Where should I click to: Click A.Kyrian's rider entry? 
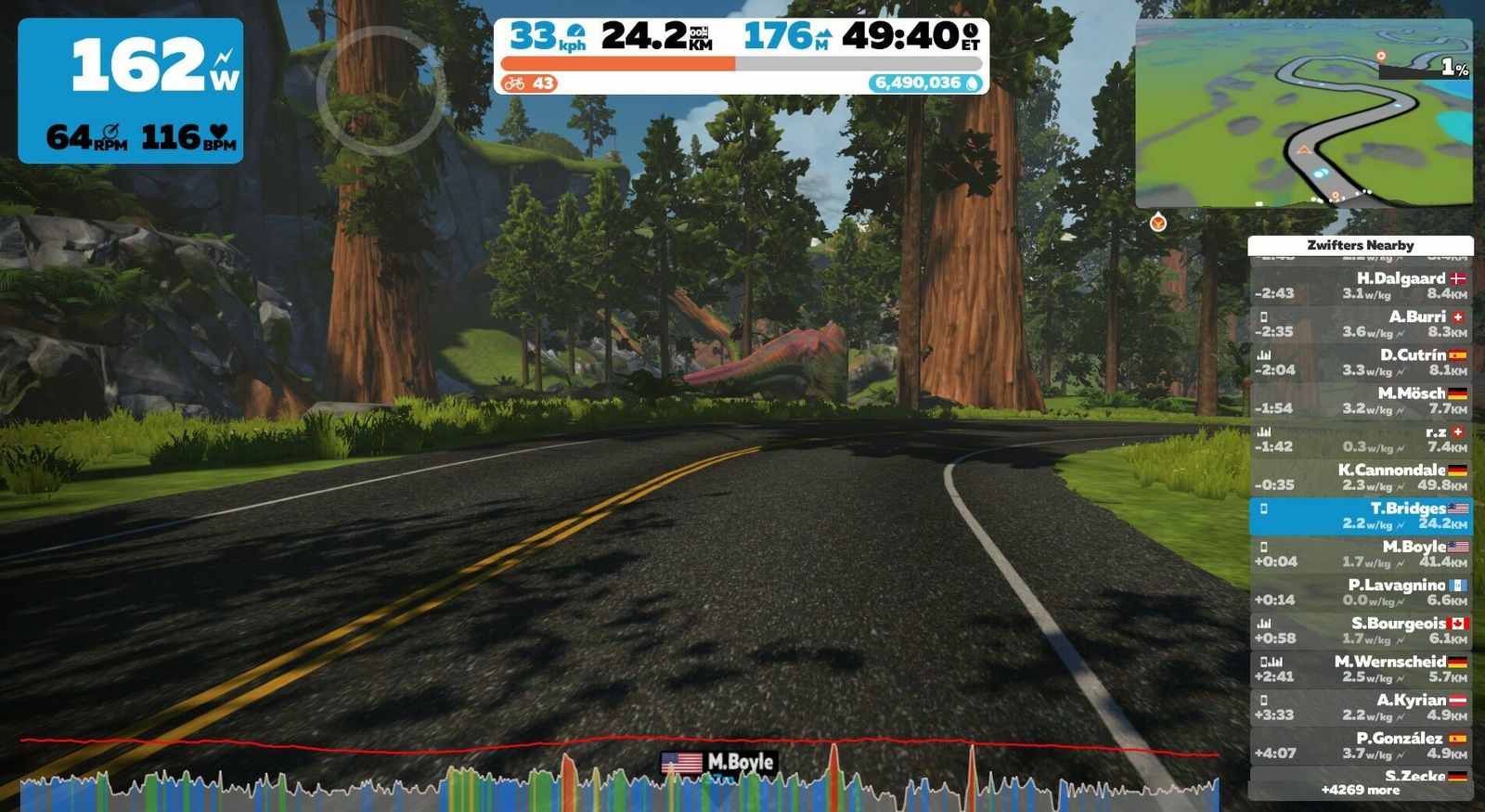tap(1360, 707)
